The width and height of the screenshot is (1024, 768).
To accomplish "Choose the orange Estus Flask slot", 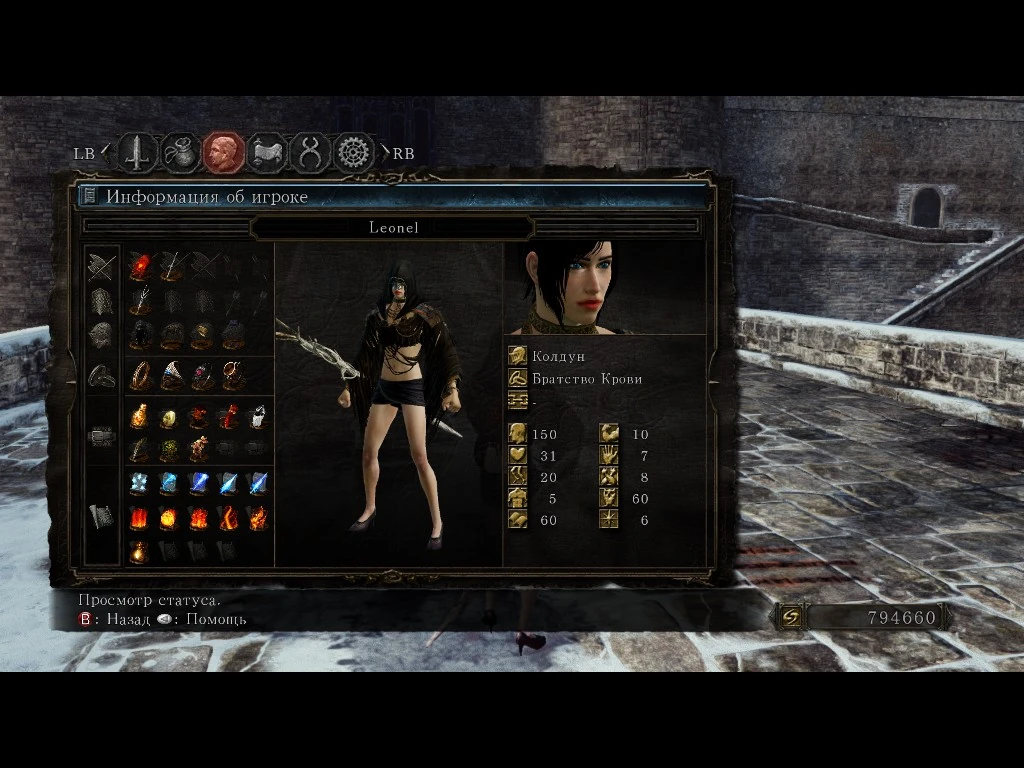I will [140, 416].
